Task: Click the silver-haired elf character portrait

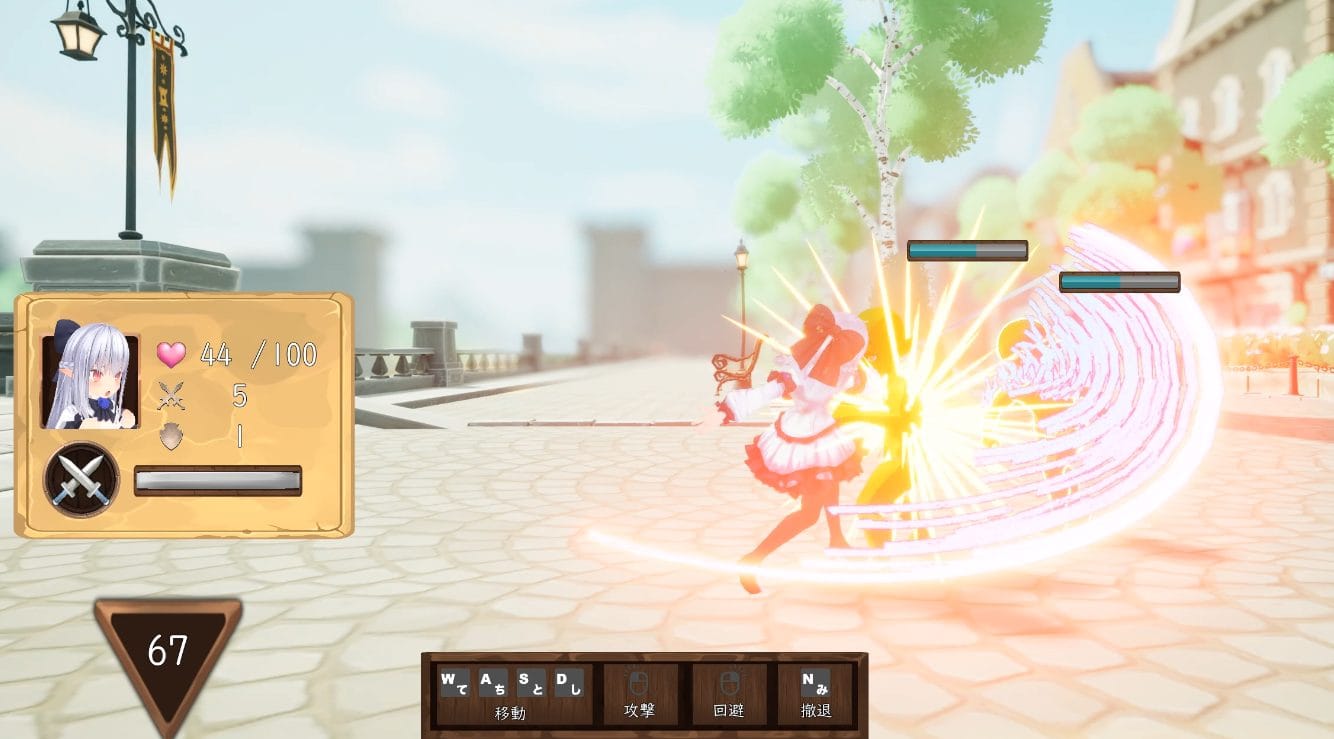Action: point(90,375)
